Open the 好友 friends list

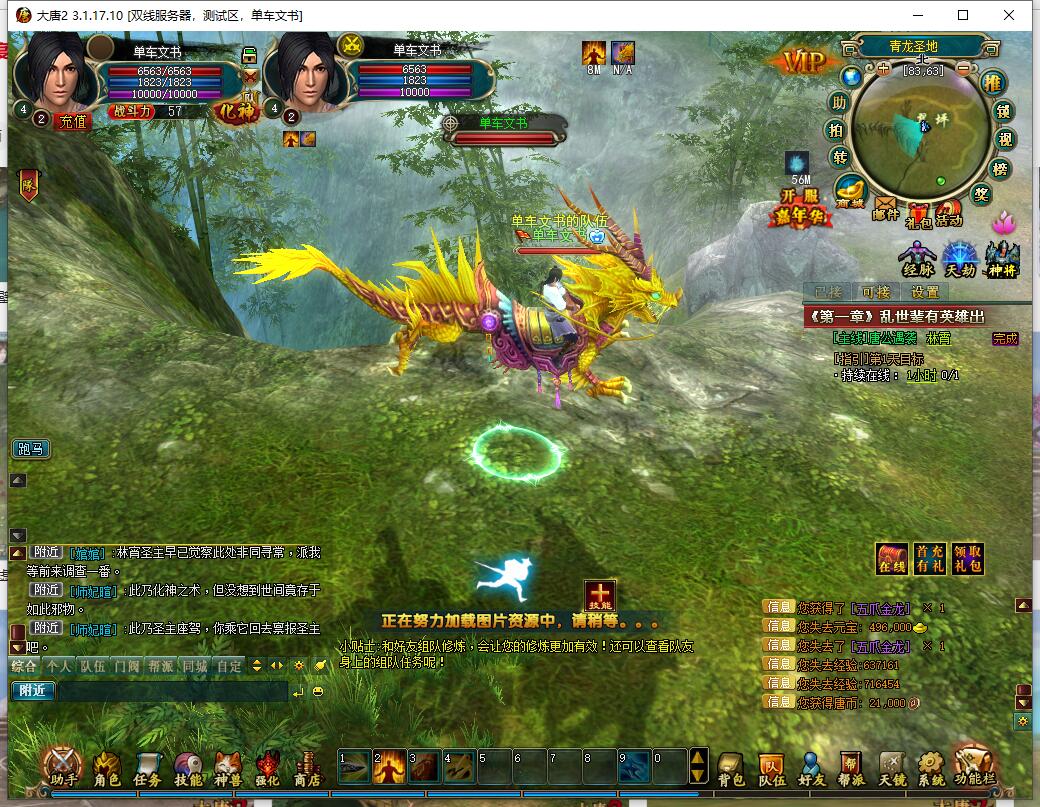[811, 768]
